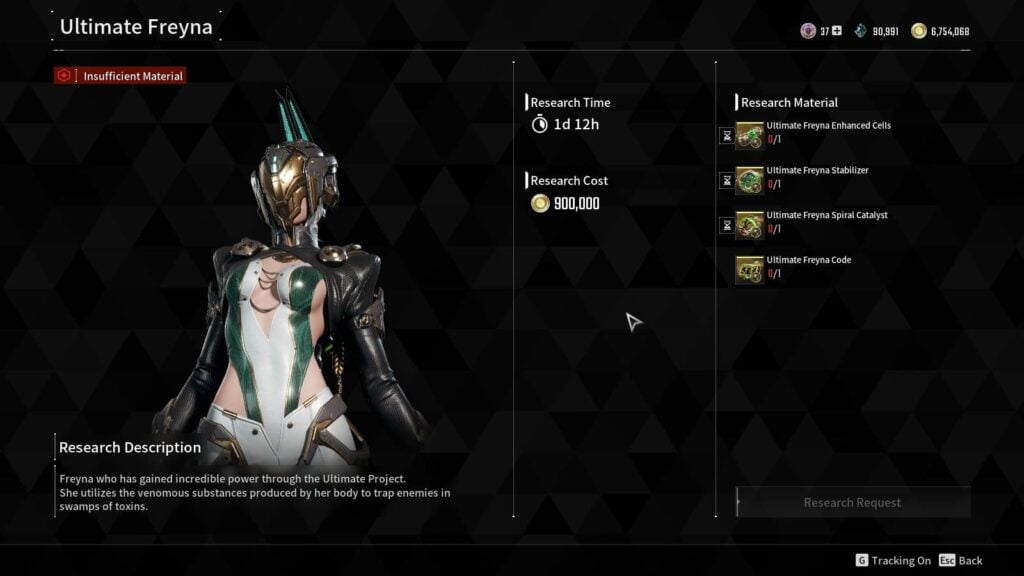Click the Research Request button
This screenshot has height=576, width=1024.
[852, 502]
